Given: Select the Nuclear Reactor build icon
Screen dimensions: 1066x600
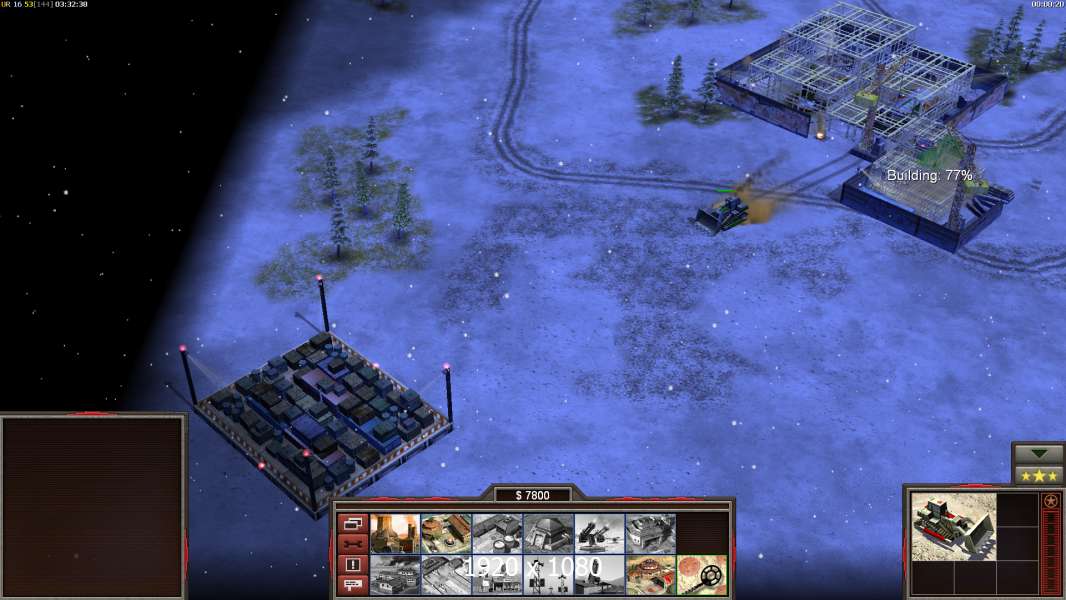Looking at the screenshot, I should click(395, 534).
